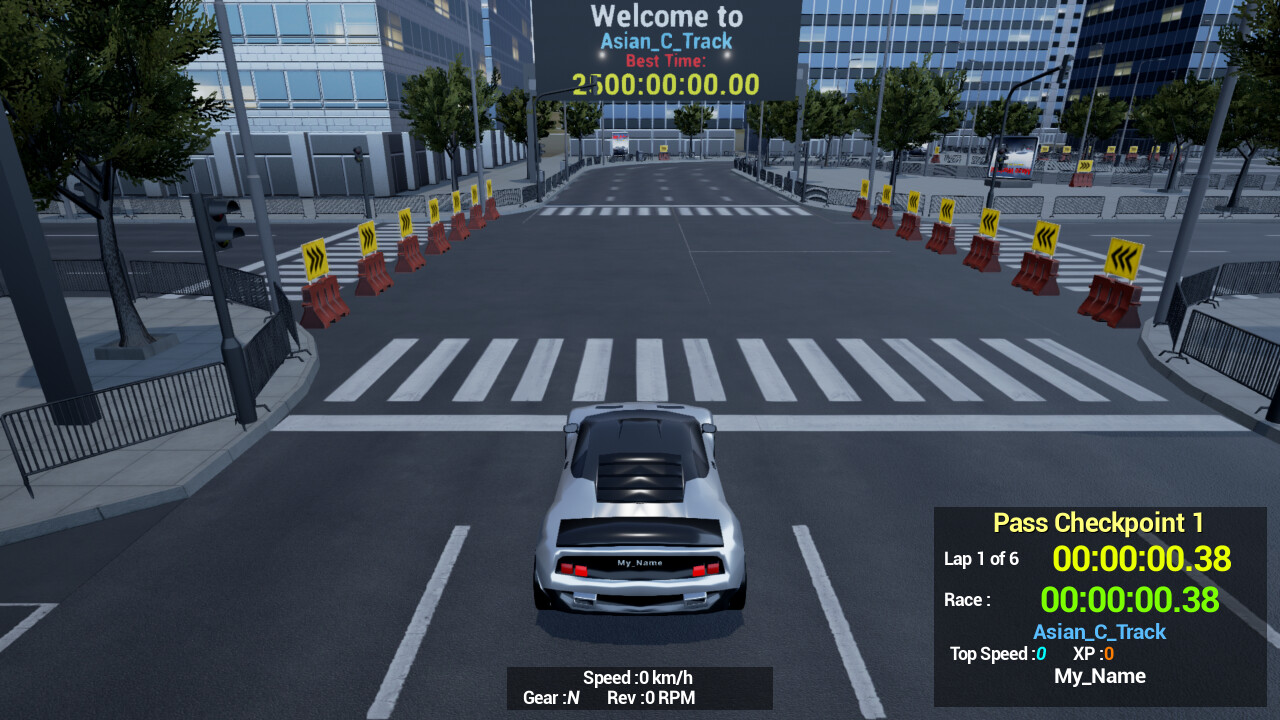The height and width of the screenshot is (720, 1280).
Task: Click the Speed :0 km/h display
Action: pyautogui.click(x=639, y=676)
